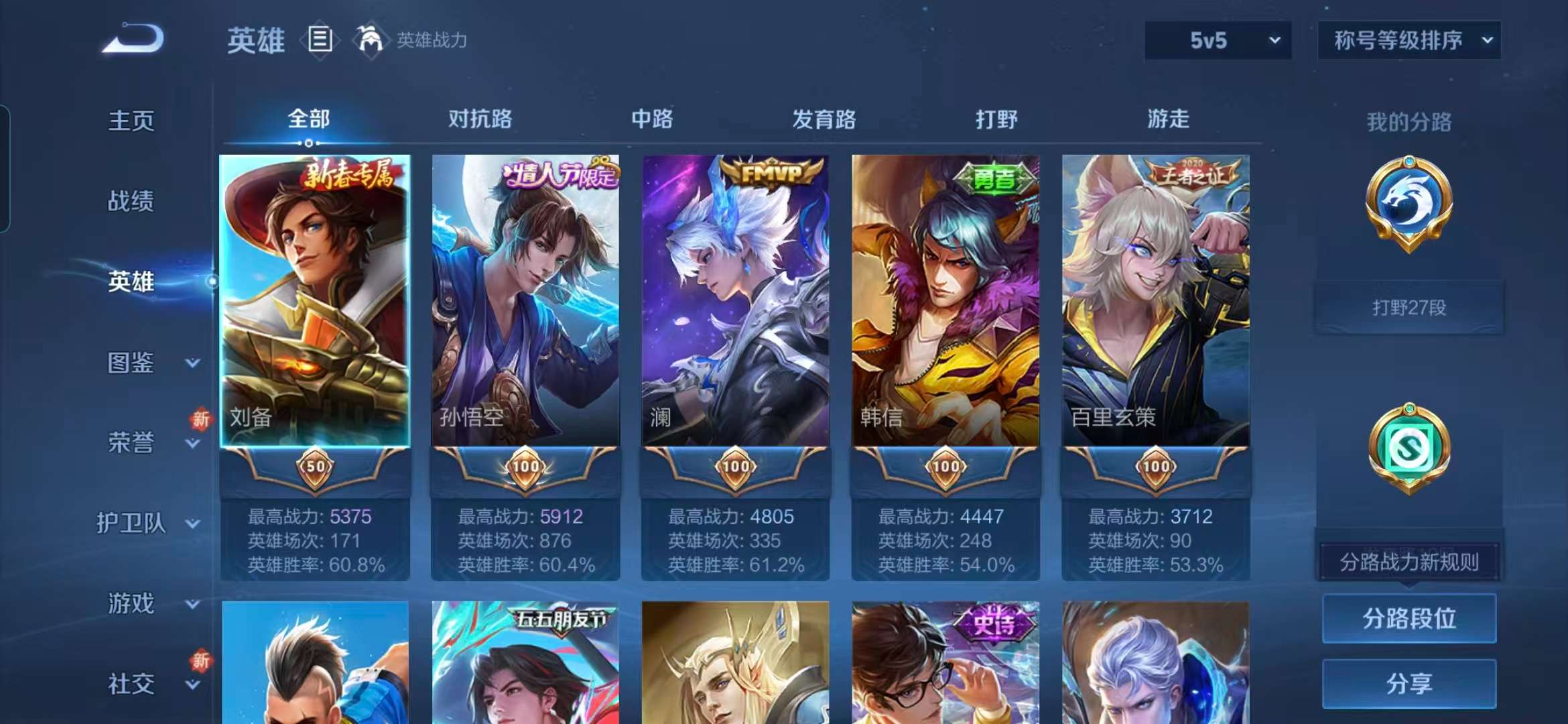Image resolution: width=1568 pixels, height=724 pixels.
Task: Open the 称号等级排序 sorting dropdown
Action: pyautogui.click(x=1409, y=40)
